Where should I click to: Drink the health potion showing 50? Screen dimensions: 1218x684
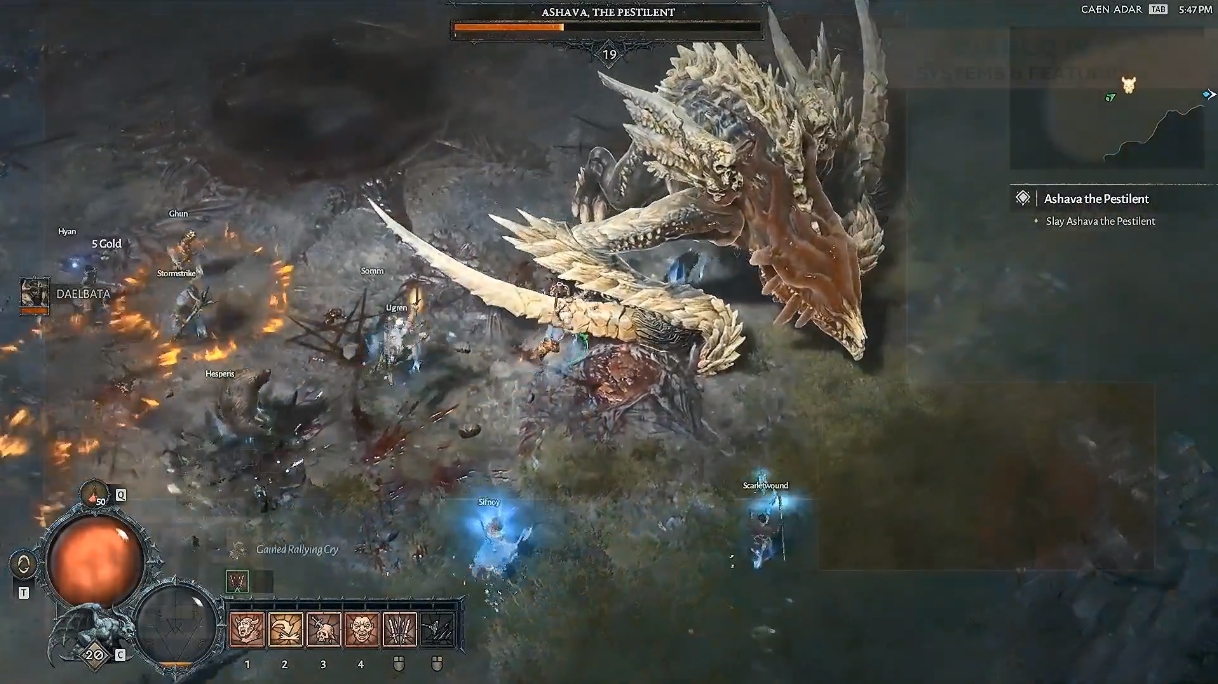(96, 494)
